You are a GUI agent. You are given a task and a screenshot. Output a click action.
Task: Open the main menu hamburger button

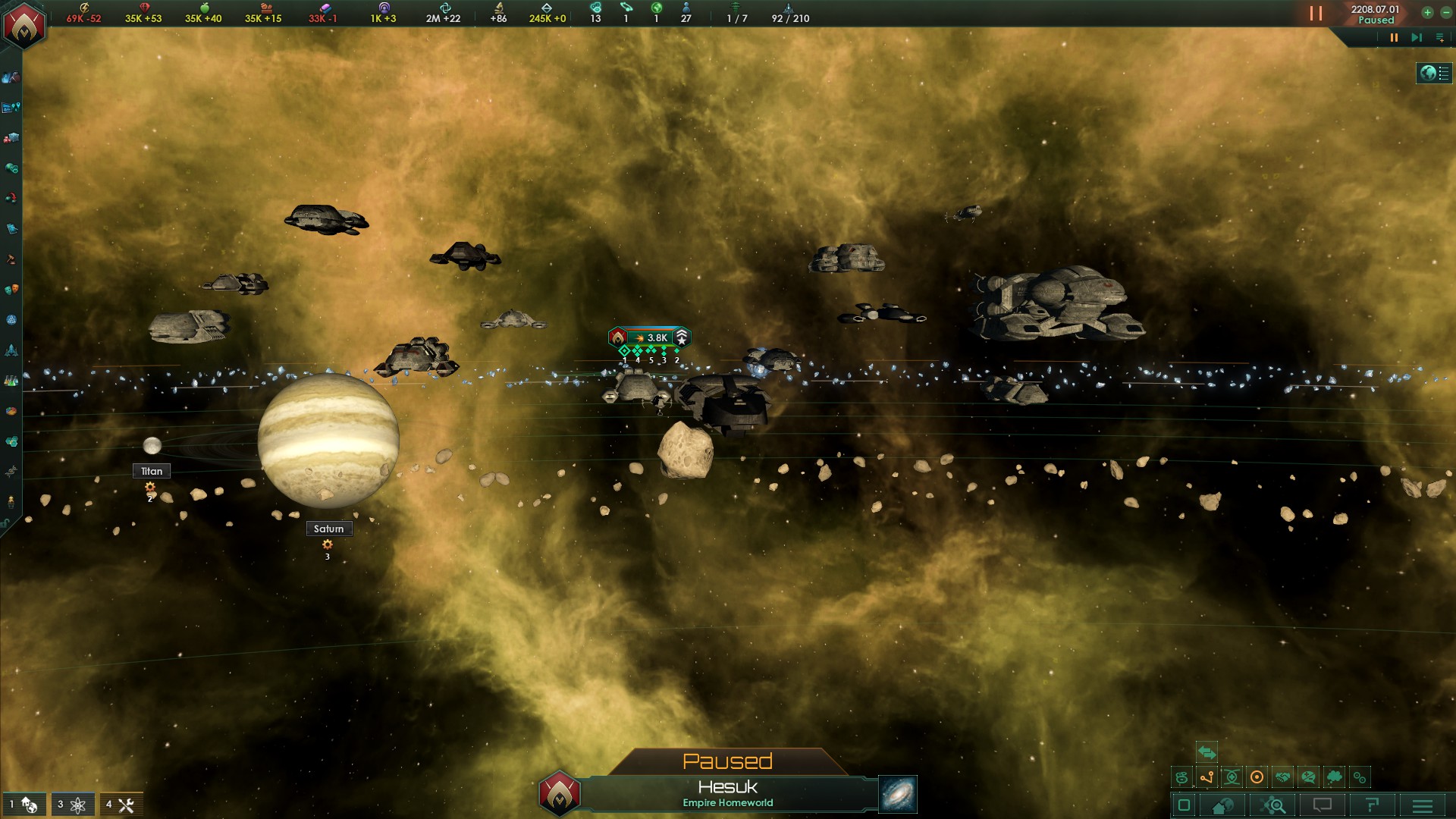click(x=1423, y=805)
